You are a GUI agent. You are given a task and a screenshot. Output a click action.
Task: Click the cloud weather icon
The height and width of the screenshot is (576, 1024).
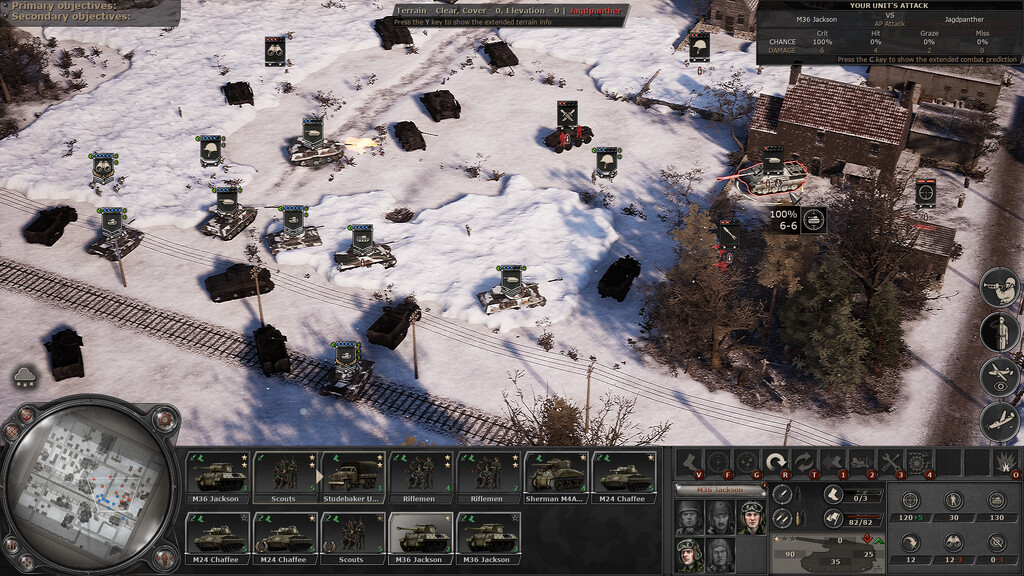point(25,377)
